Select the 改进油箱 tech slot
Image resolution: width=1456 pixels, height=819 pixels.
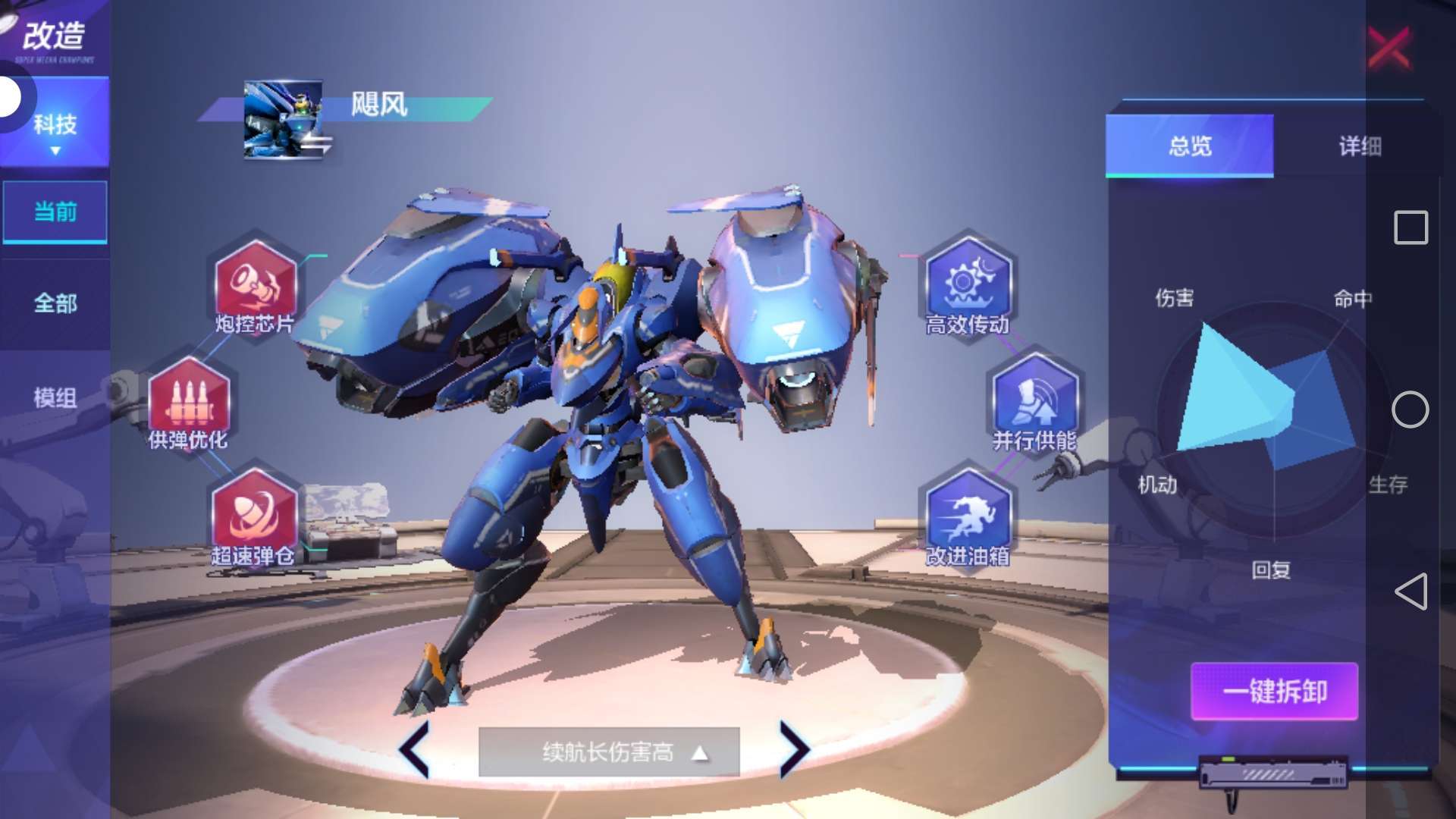coord(968,513)
